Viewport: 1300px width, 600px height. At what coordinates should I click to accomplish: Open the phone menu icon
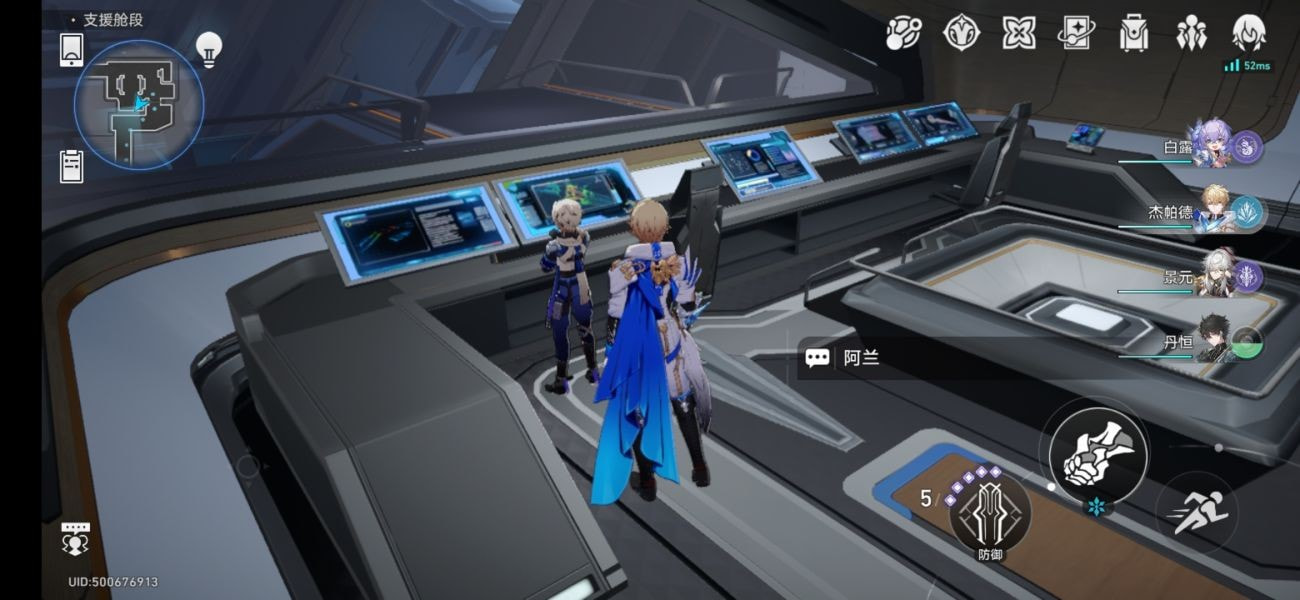coord(71,50)
